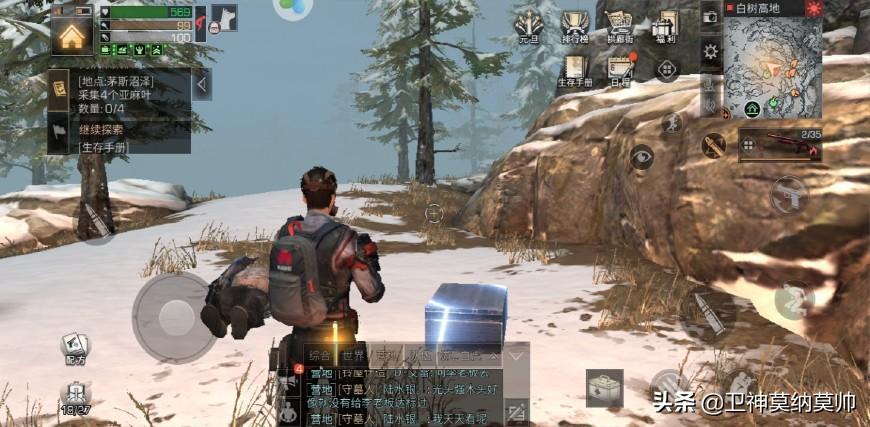The width and height of the screenshot is (870, 427).
Task: Toggle the eye view button
Action: pyautogui.click(x=641, y=157)
